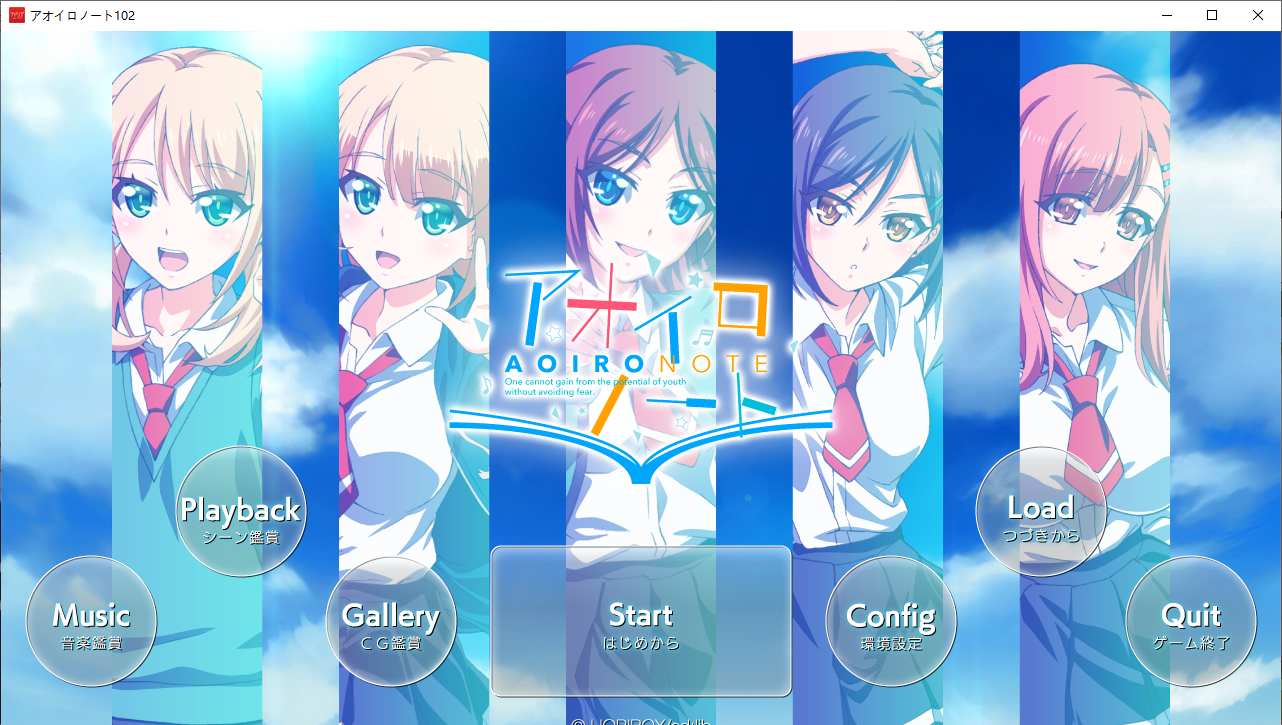
Task: Open the Load つづきから menu
Action: click(1041, 510)
